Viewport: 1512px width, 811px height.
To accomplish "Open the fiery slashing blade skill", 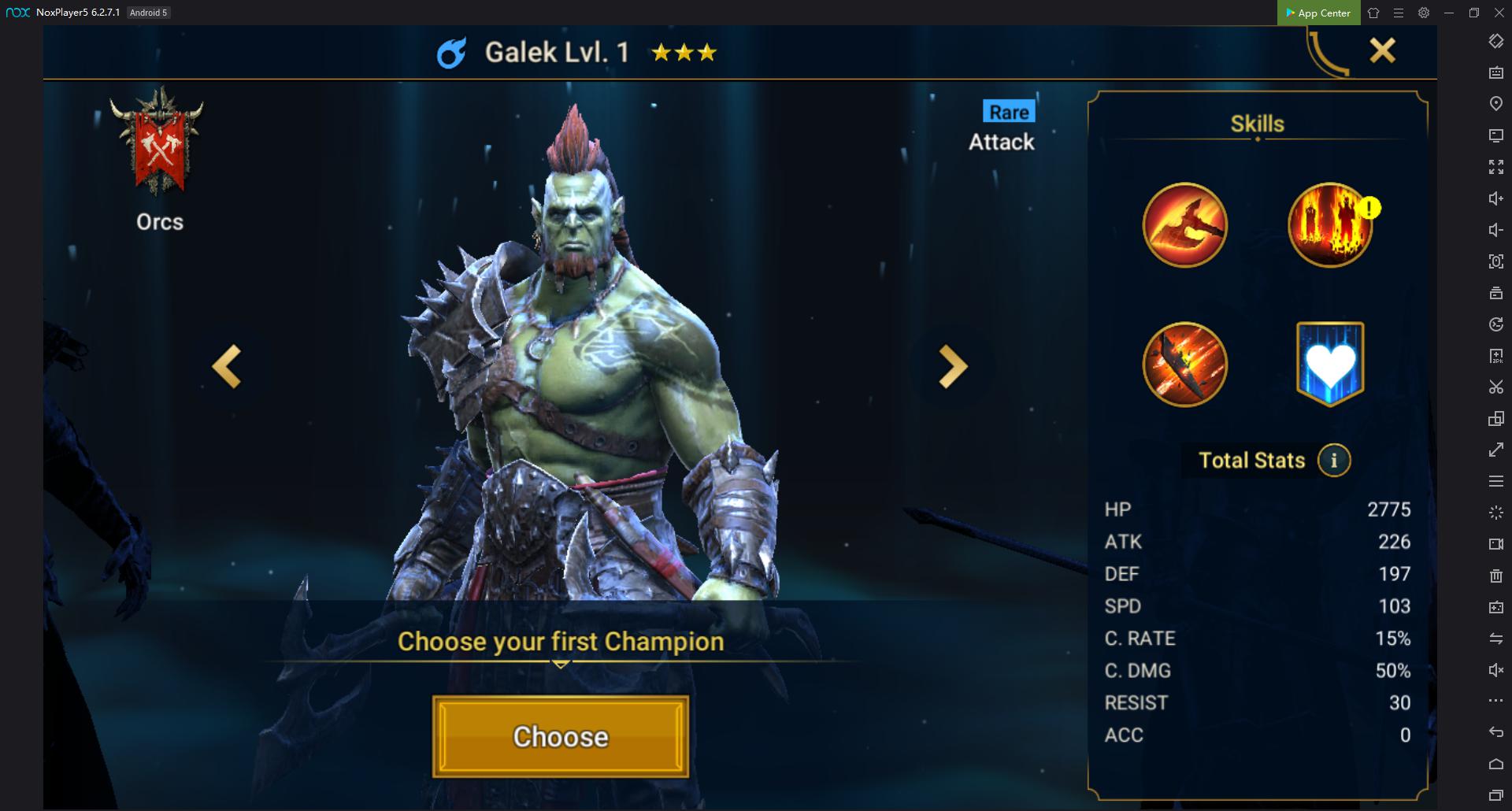I will (1184, 365).
